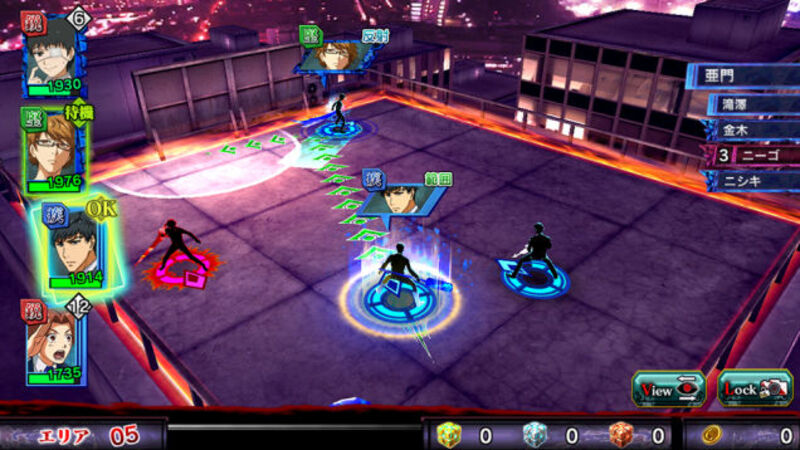
Task: Activate the Lock camera button
Action: 755,389
